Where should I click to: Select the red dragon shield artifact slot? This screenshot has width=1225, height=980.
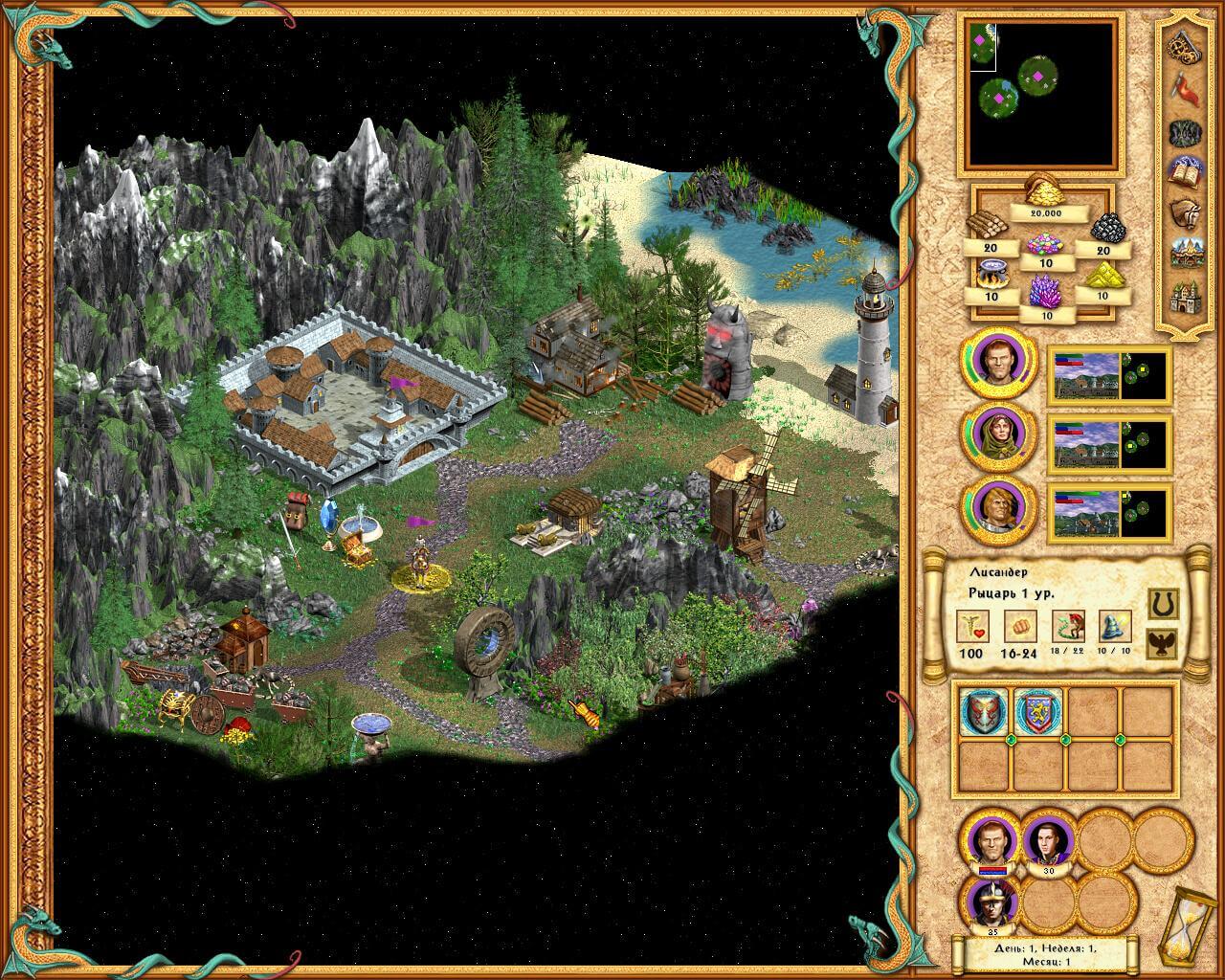[x=986, y=713]
